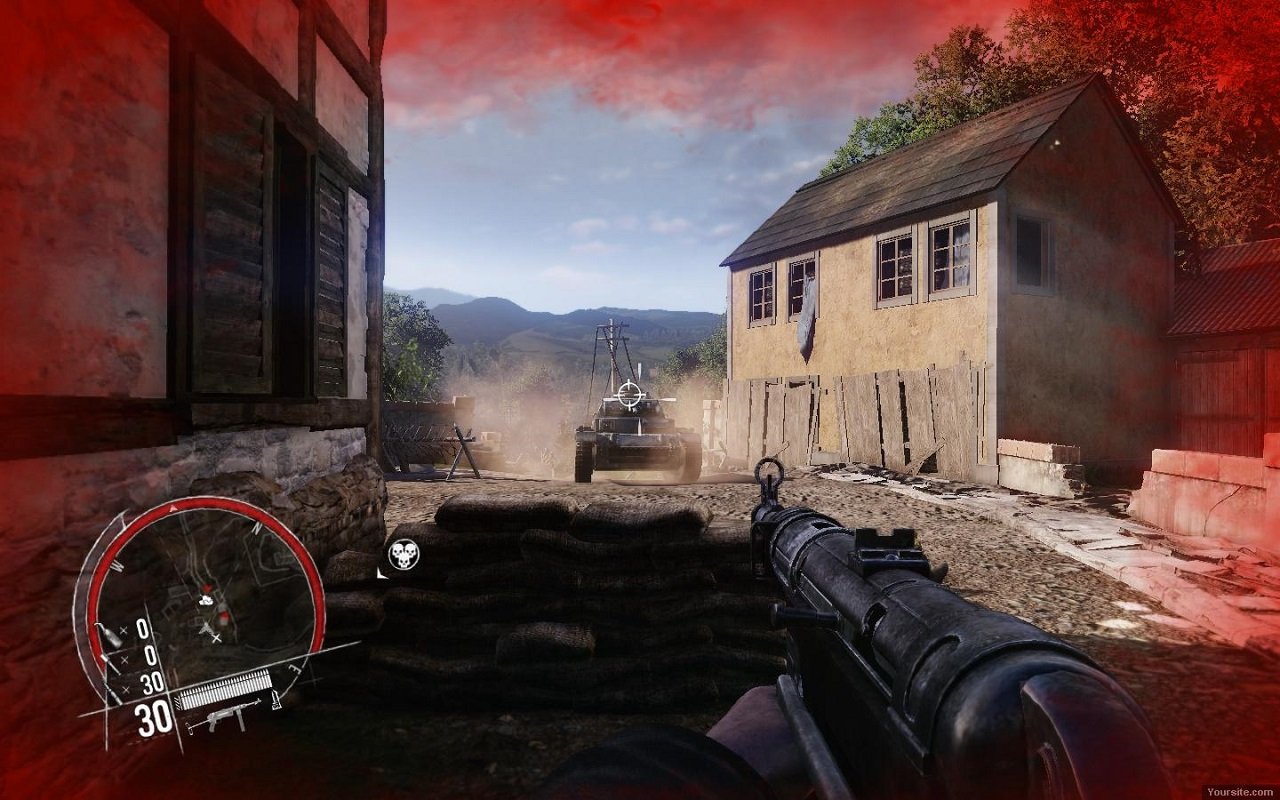This screenshot has height=800, width=1280.
Task: Click the three skulls icon
Action: [403, 554]
